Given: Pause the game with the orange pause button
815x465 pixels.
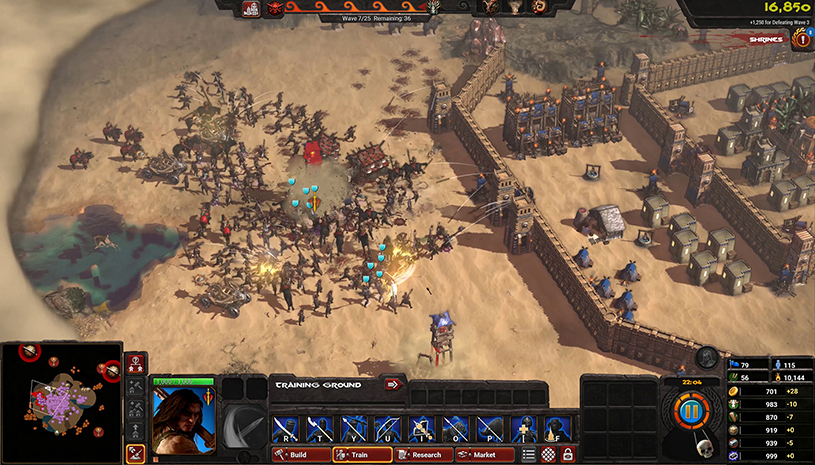Looking at the screenshot, I should (x=687, y=412).
